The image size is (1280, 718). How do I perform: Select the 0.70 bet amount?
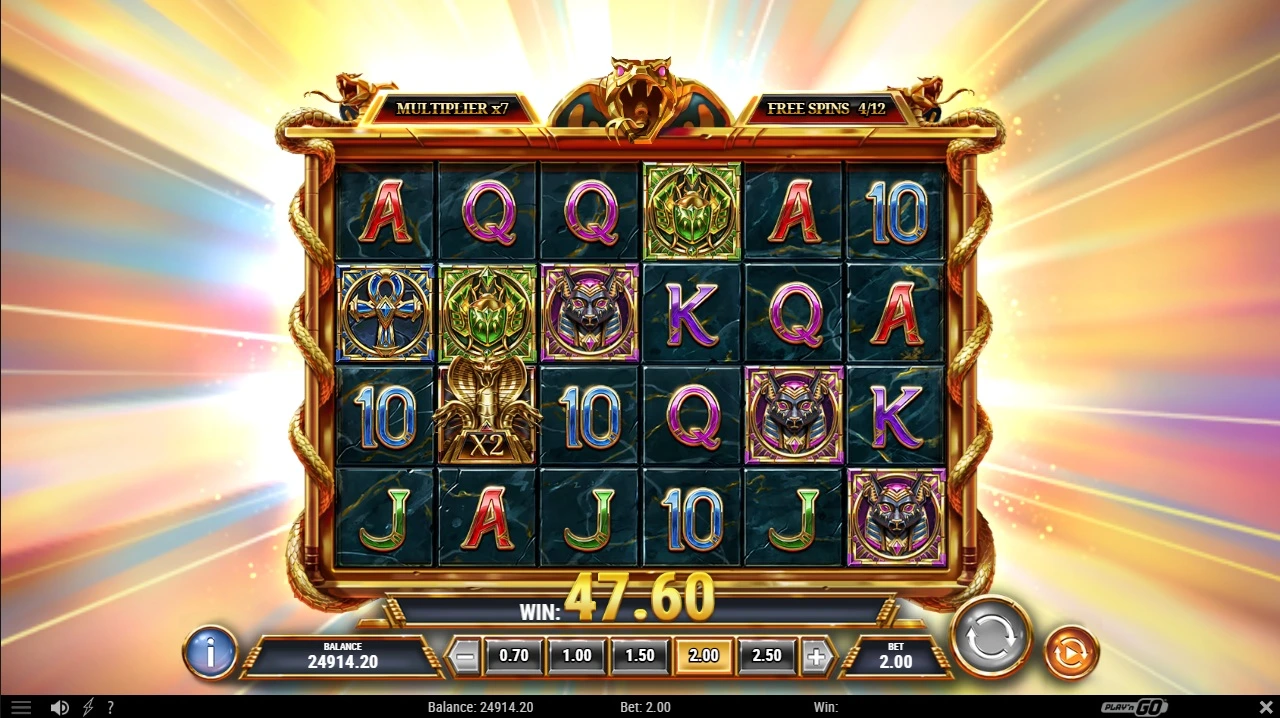point(513,656)
